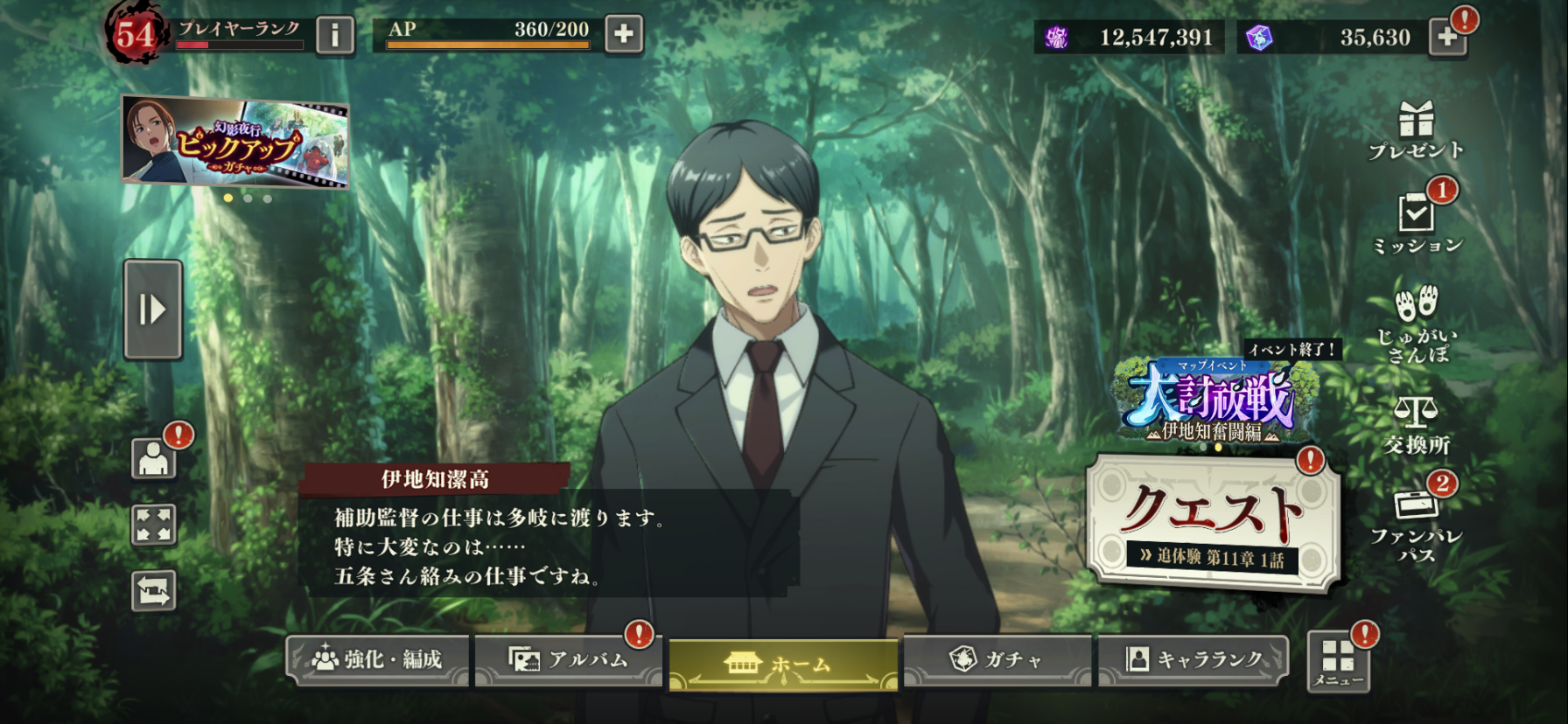Start the クエスト quest button
1568x724 pixels.
pos(1213,522)
